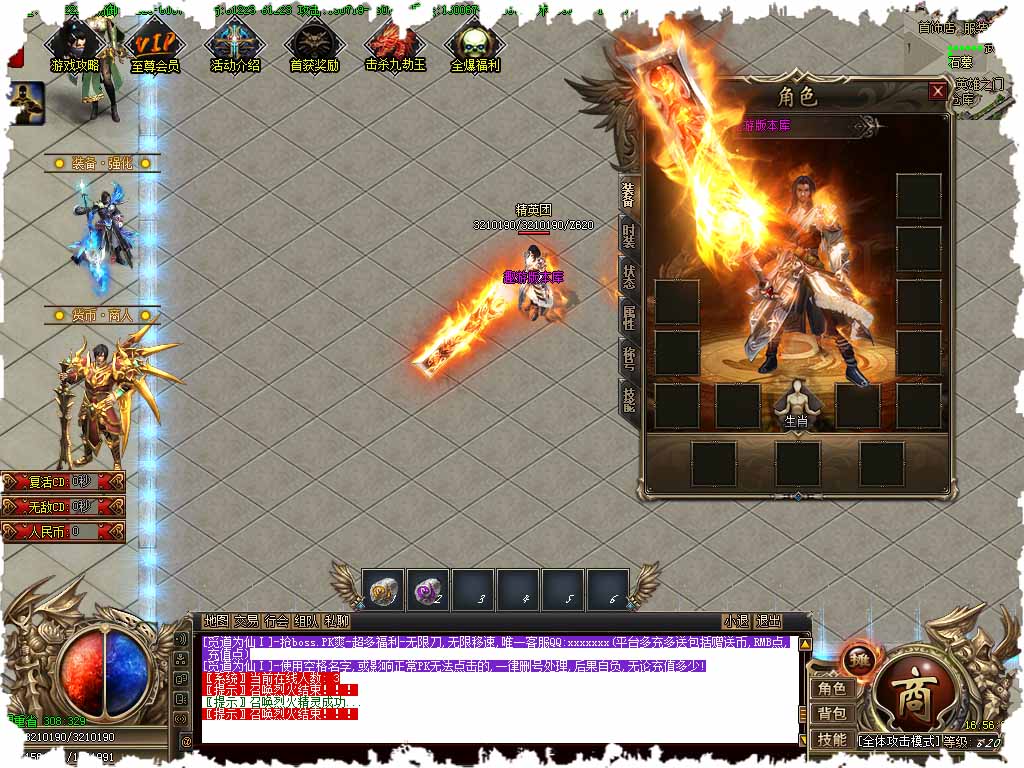This screenshot has height=768, width=1024.
Task: Show the 属性 attributes tab
Action: pos(628,318)
